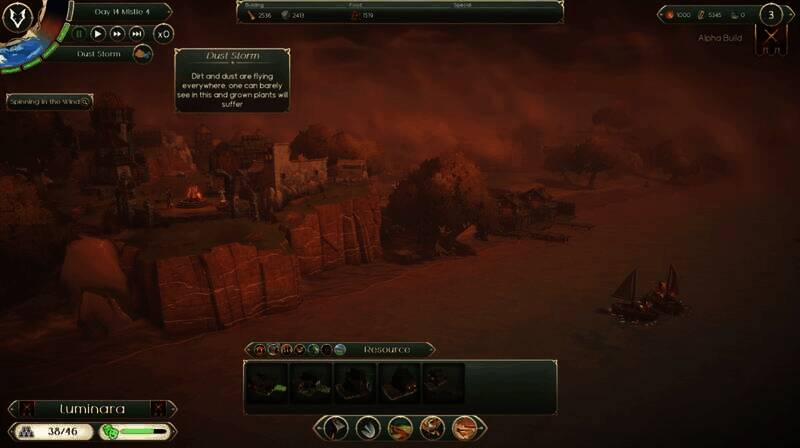Select the fastest speed skip button
800x448 pixels.
pyautogui.click(x=137, y=33)
